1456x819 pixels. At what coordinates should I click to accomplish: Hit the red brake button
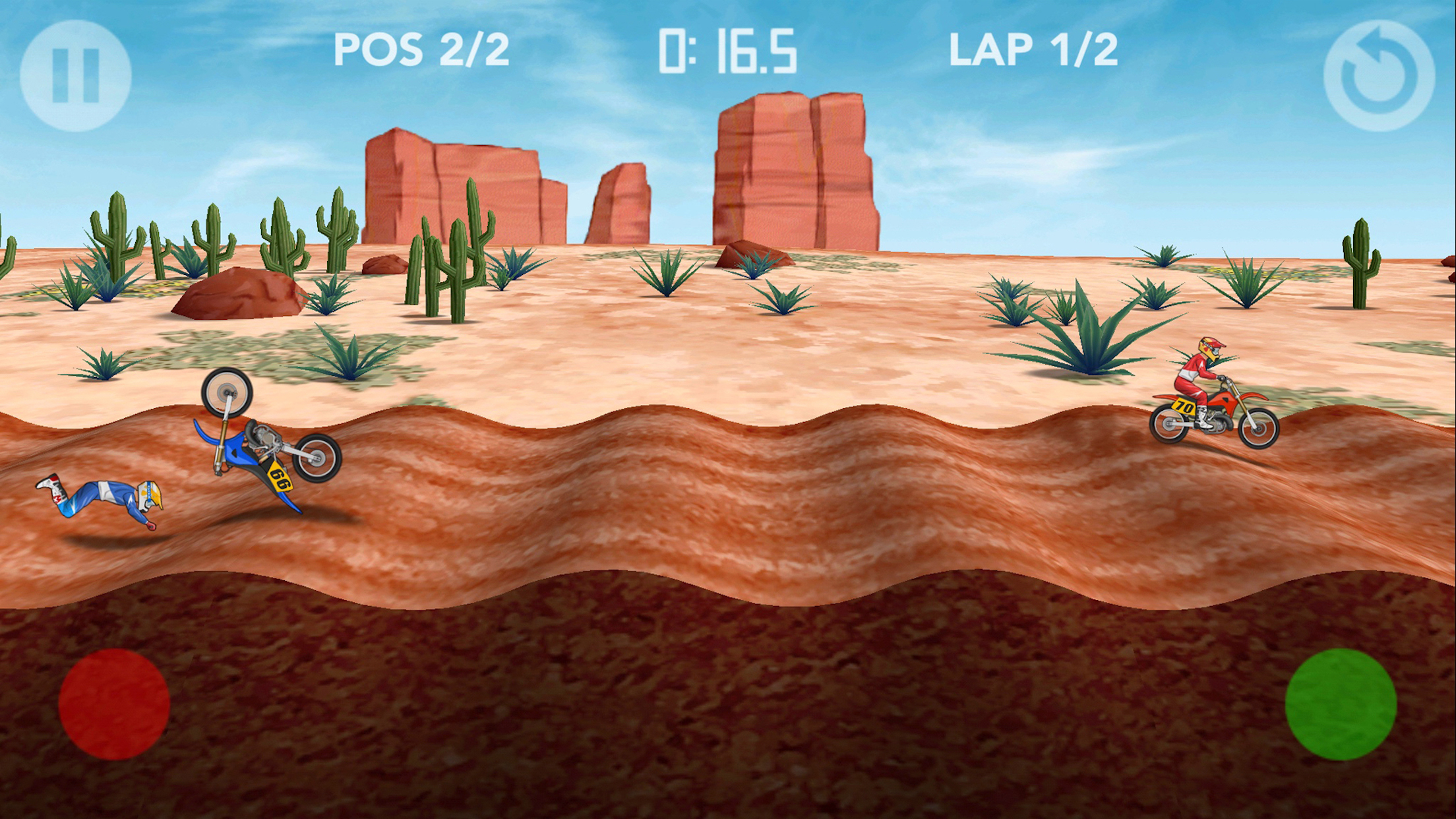pyautogui.click(x=114, y=704)
